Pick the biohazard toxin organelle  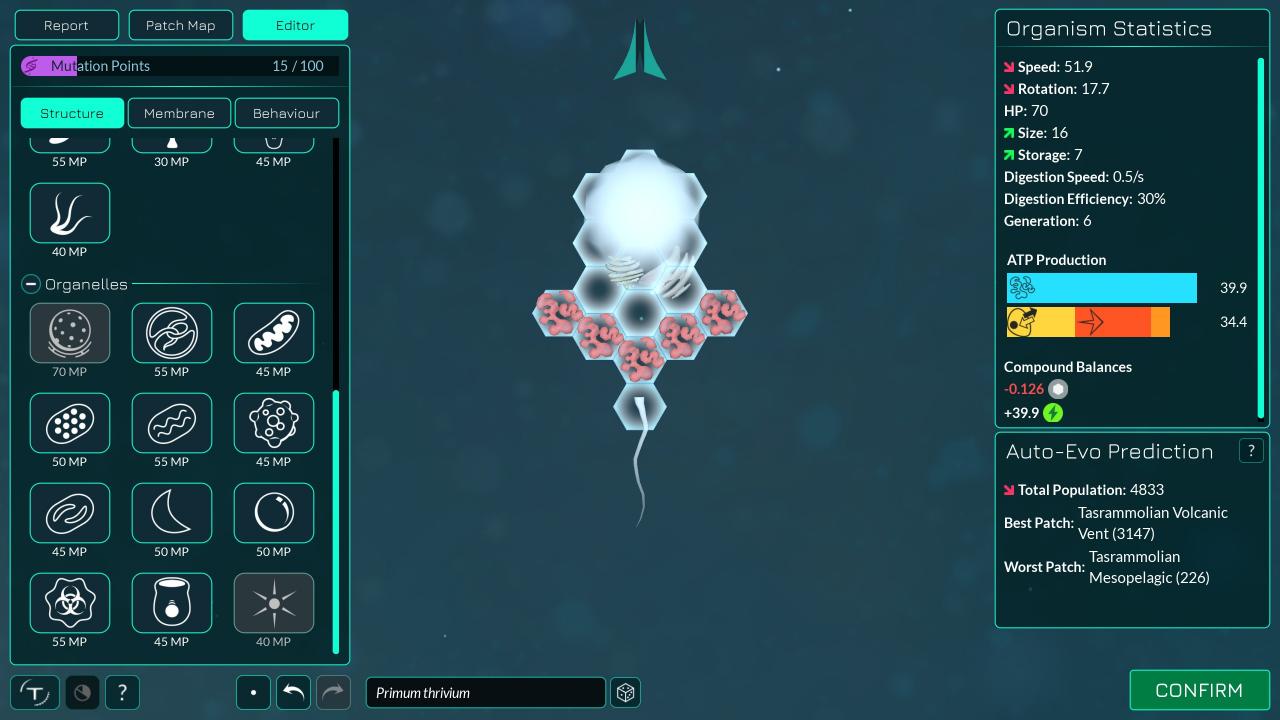point(70,603)
